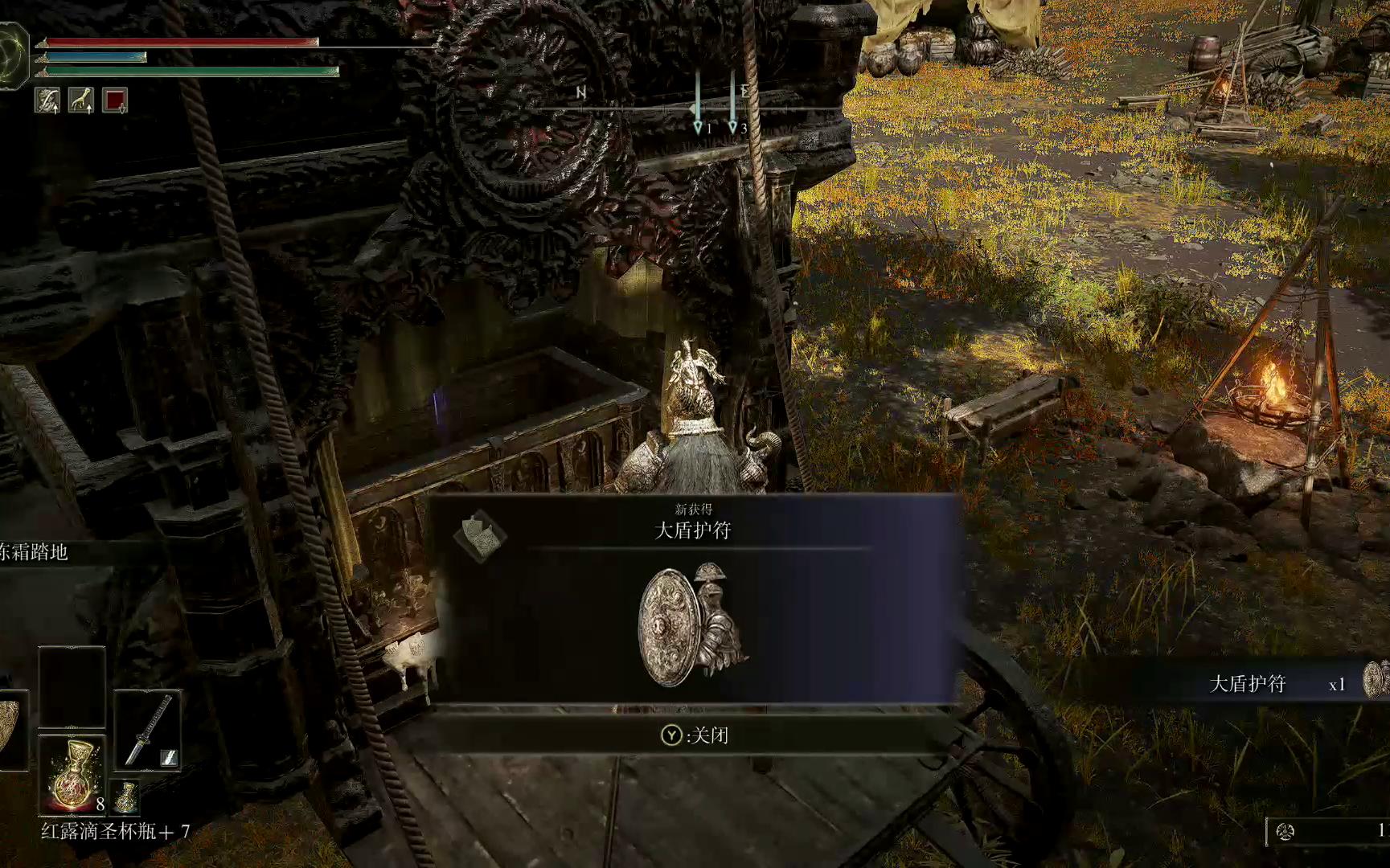Click the rune counter icon
This screenshot has width=1390, height=868.
click(1285, 831)
